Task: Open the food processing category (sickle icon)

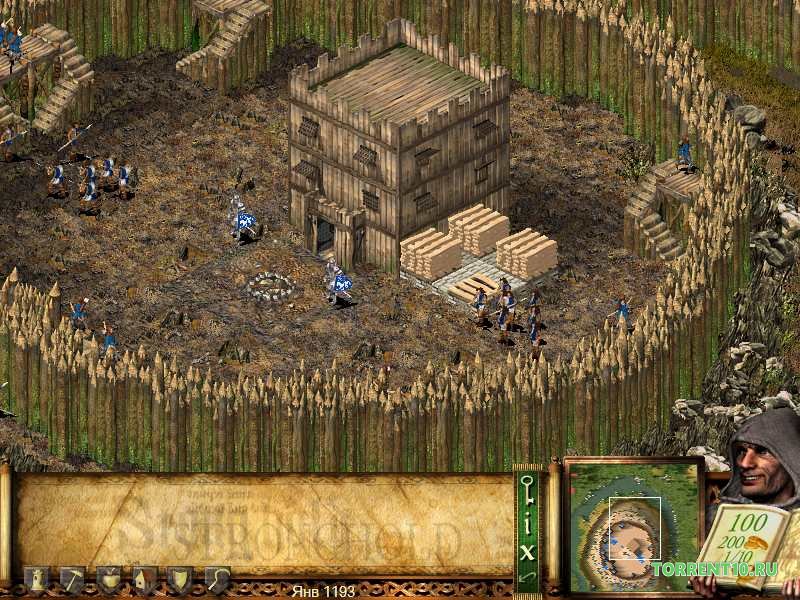Action: tap(217, 579)
